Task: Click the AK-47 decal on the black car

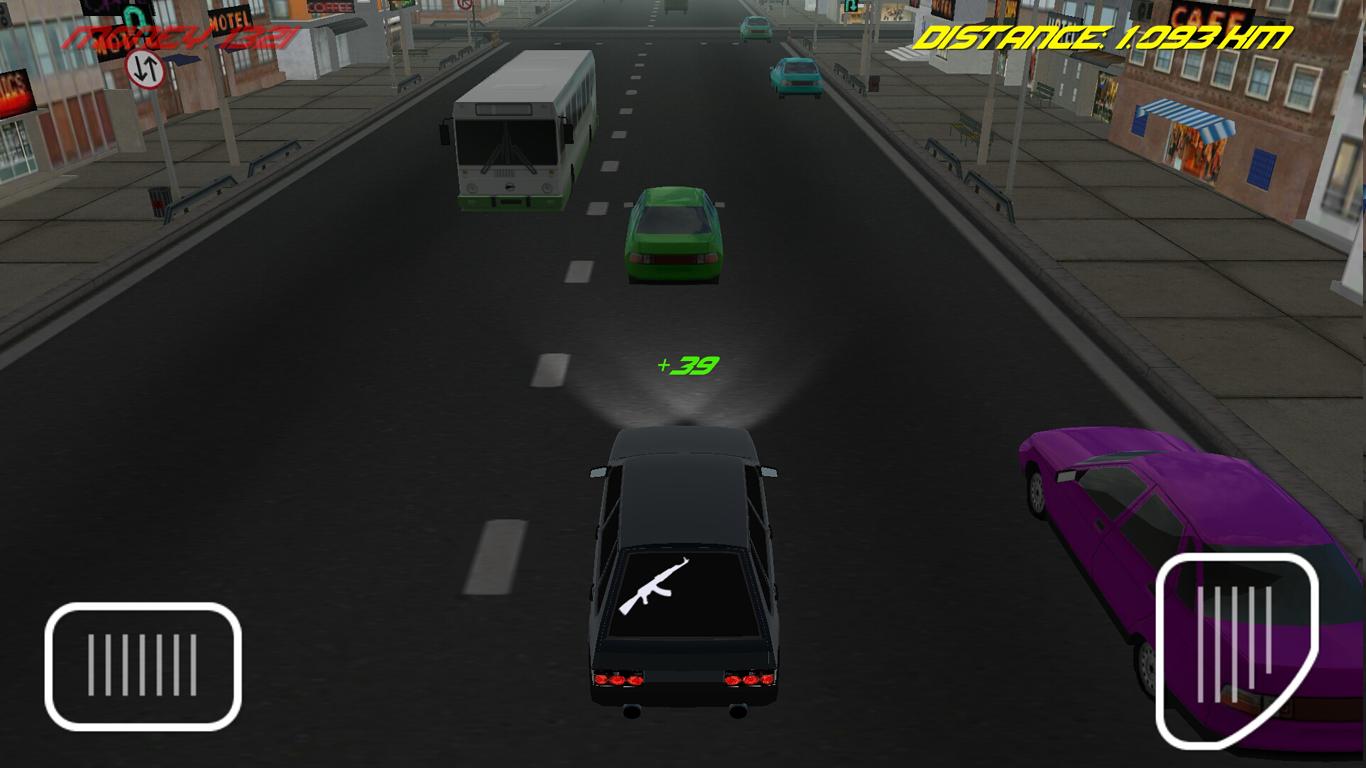Action: pos(660,585)
